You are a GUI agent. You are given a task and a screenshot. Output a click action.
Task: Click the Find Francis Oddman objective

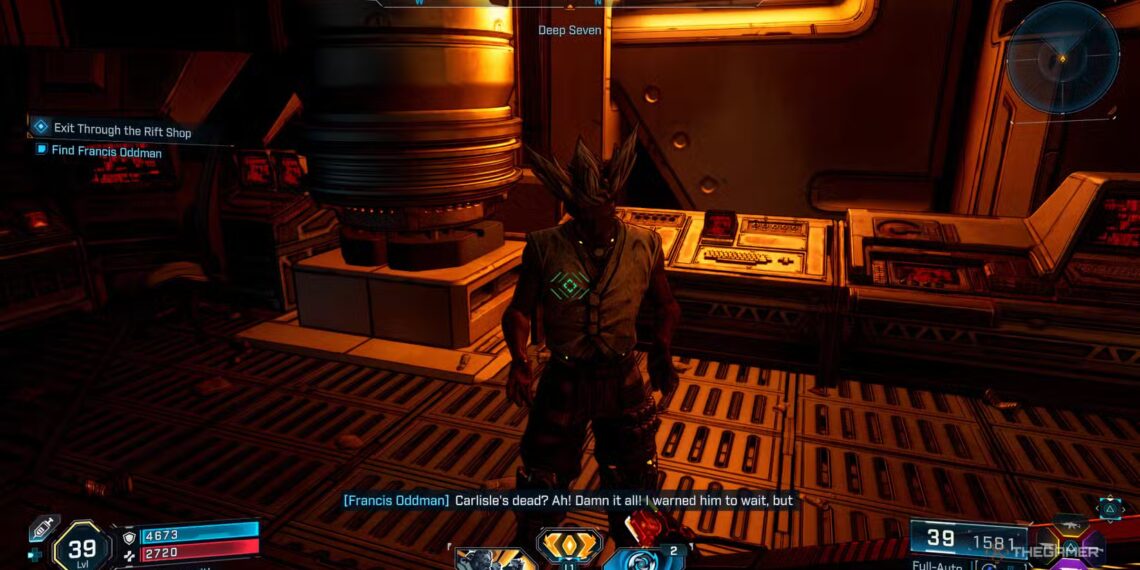click(x=107, y=152)
